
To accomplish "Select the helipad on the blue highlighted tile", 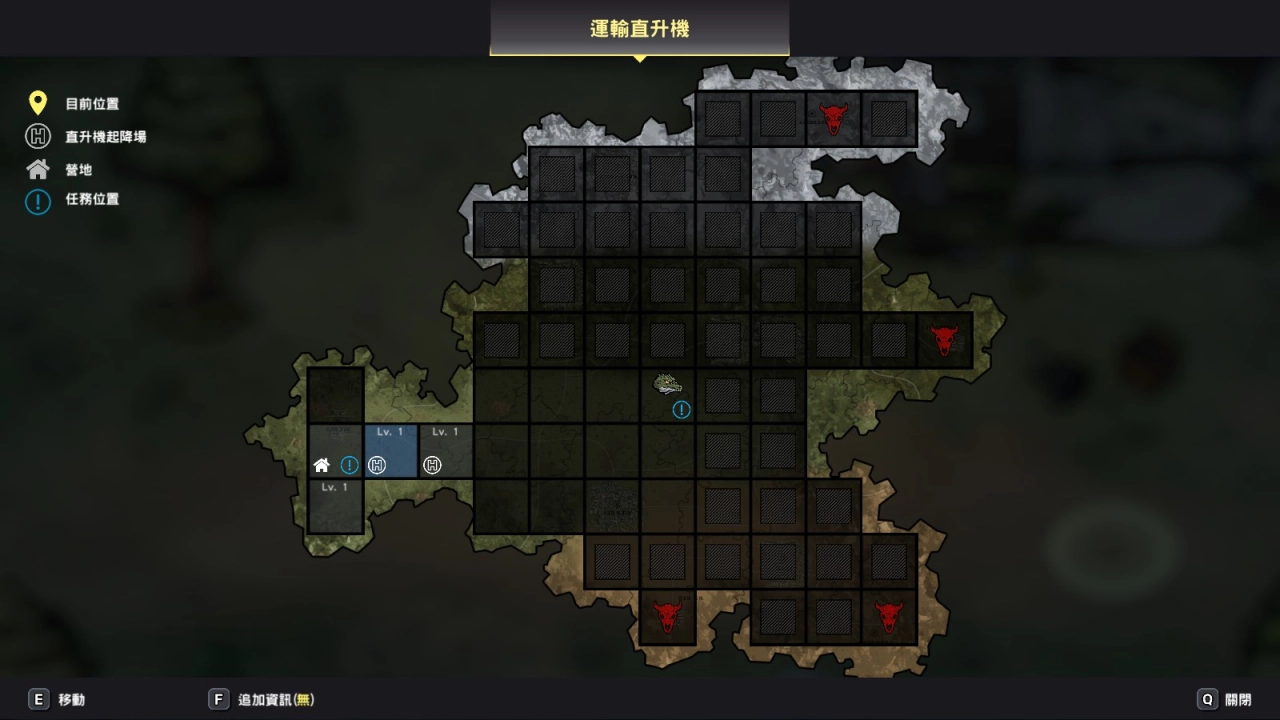I will pos(377,465).
